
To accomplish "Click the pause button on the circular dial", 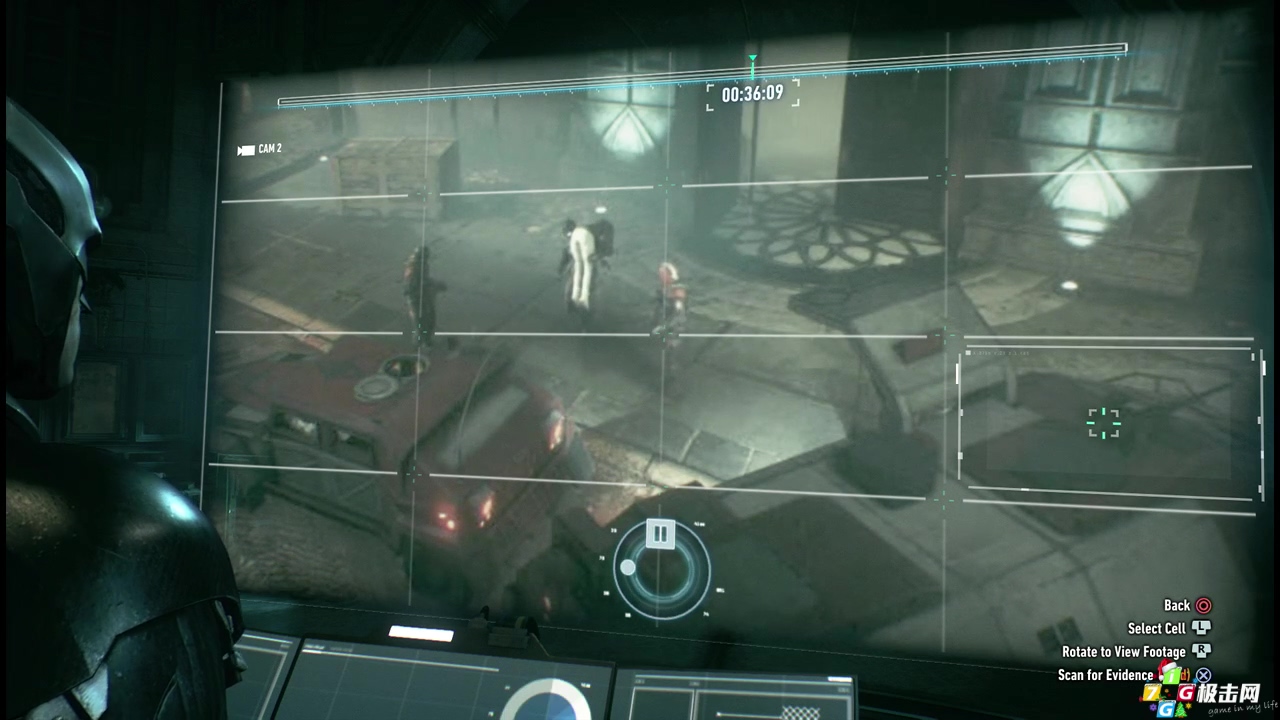I will pyautogui.click(x=660, y=533).
